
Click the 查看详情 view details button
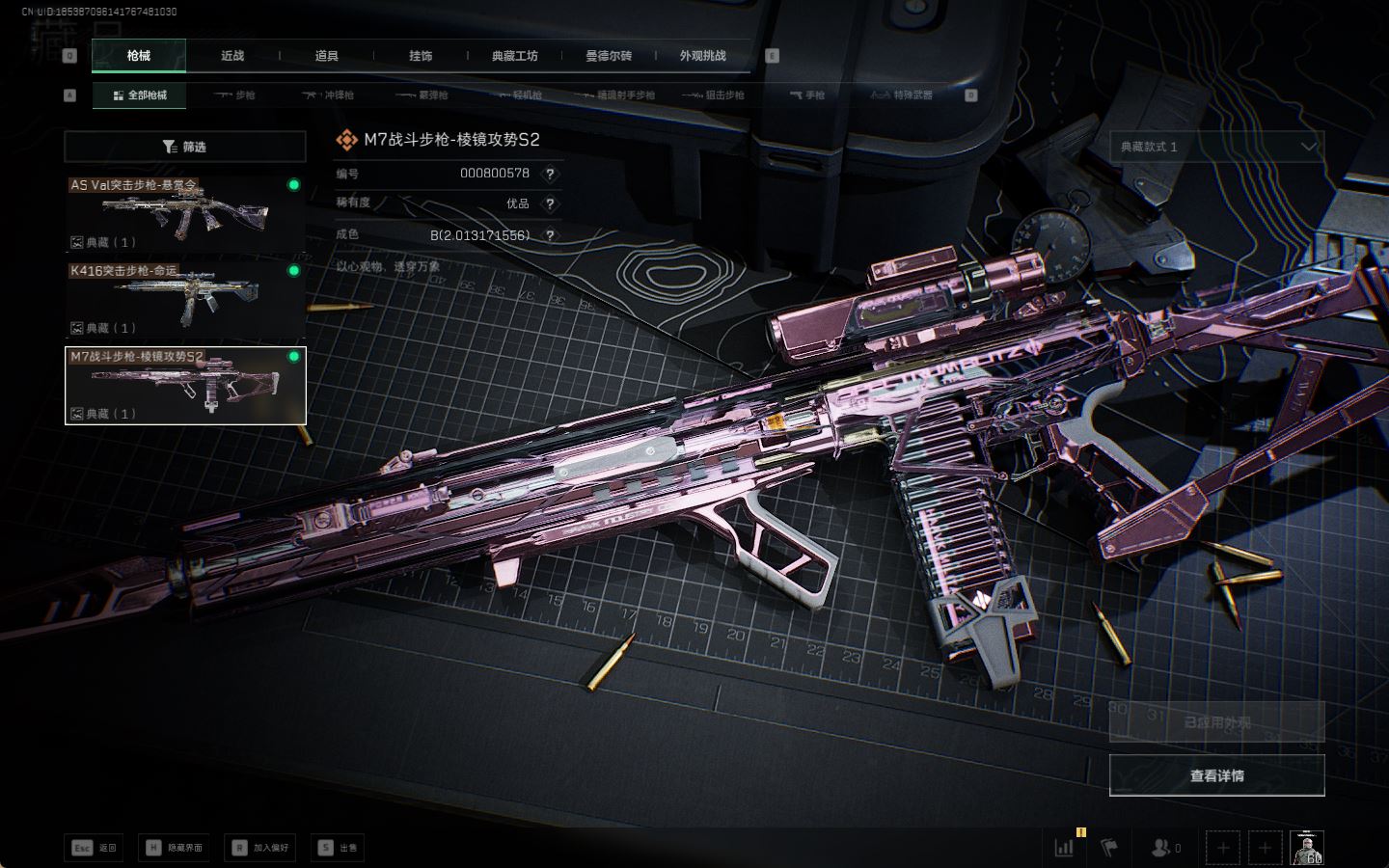pos(1216,775)
